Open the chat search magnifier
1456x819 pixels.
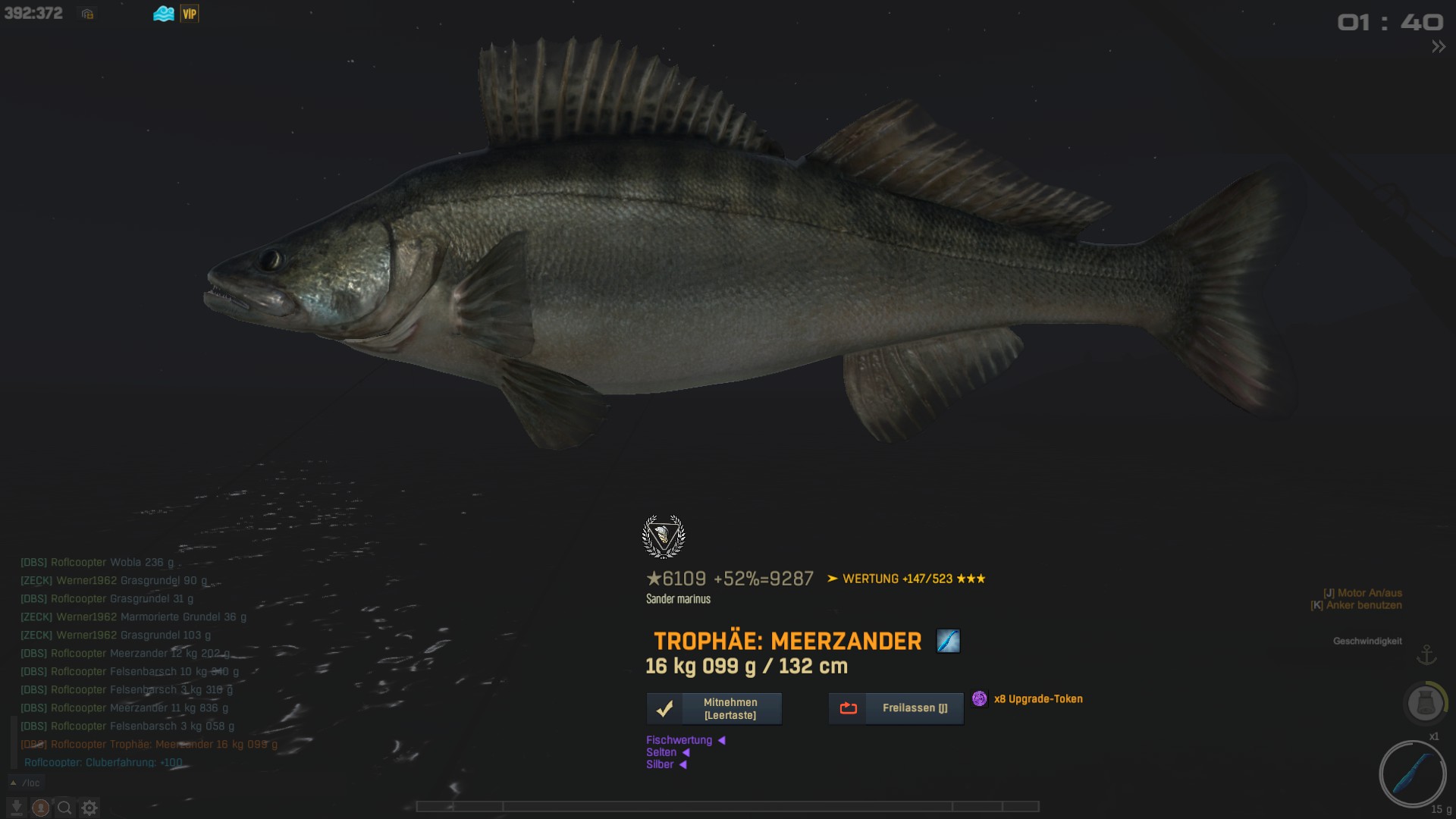pyautogui.click(x=65, y=808)
